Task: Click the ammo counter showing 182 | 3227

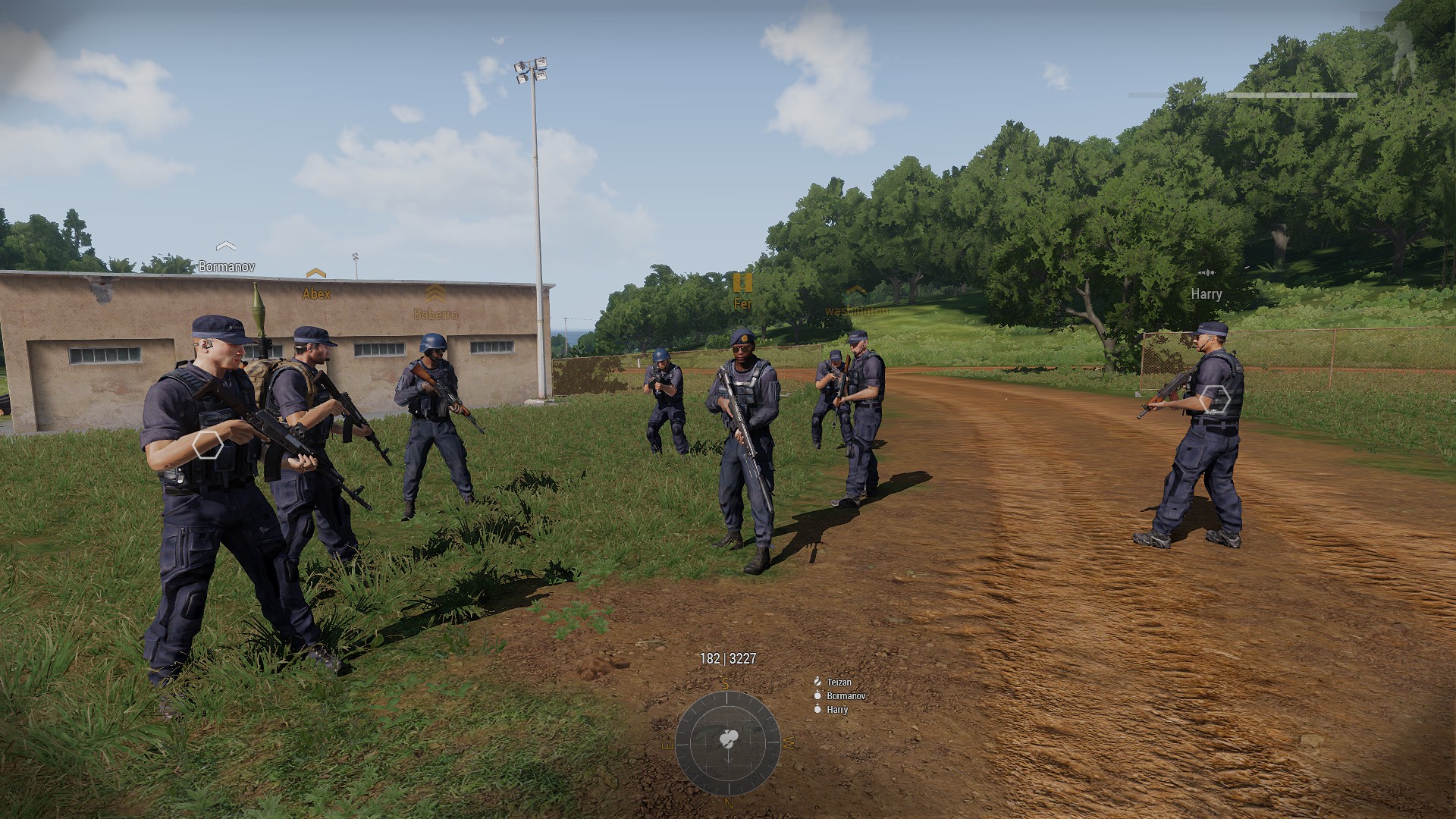Action: point(726,659)
